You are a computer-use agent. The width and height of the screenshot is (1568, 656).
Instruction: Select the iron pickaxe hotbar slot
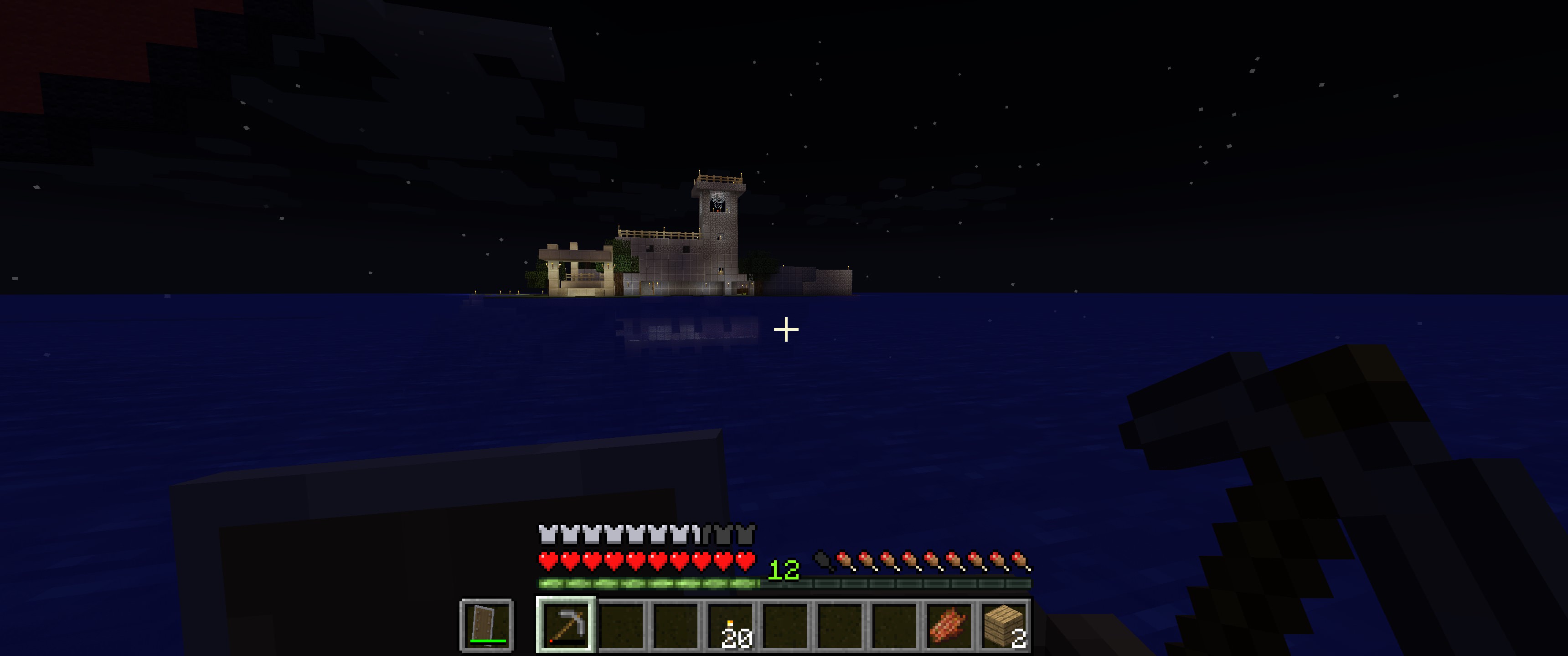pyautogui.click(x=566, y=625)
